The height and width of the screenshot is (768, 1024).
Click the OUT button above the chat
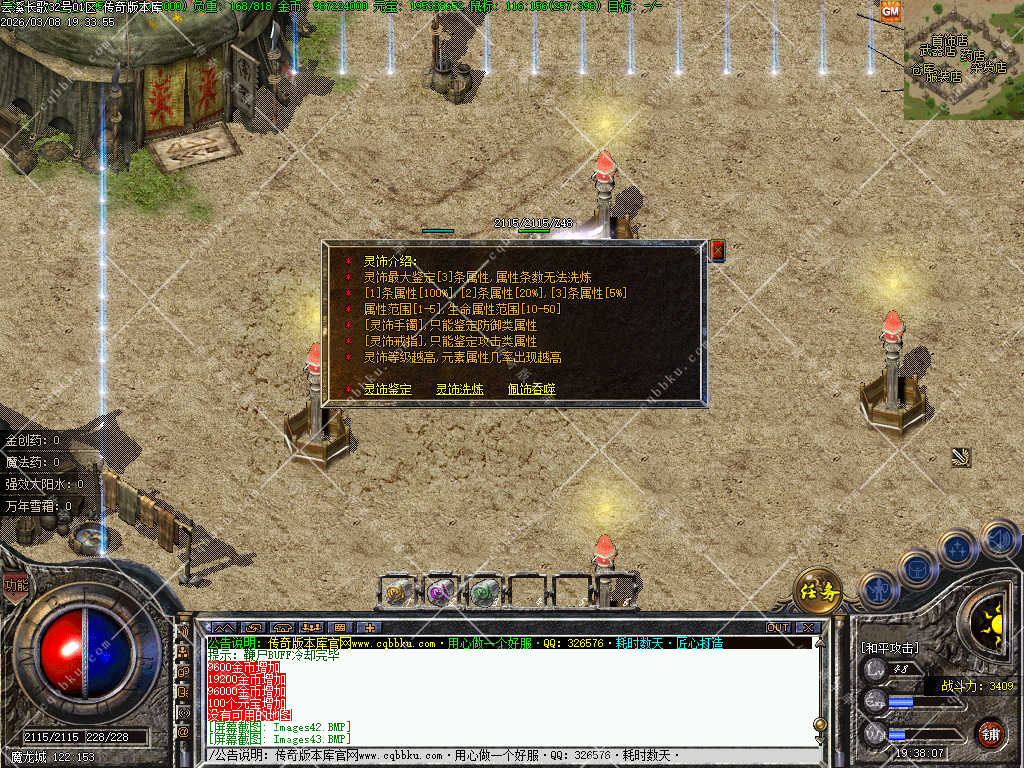point(778,628)
